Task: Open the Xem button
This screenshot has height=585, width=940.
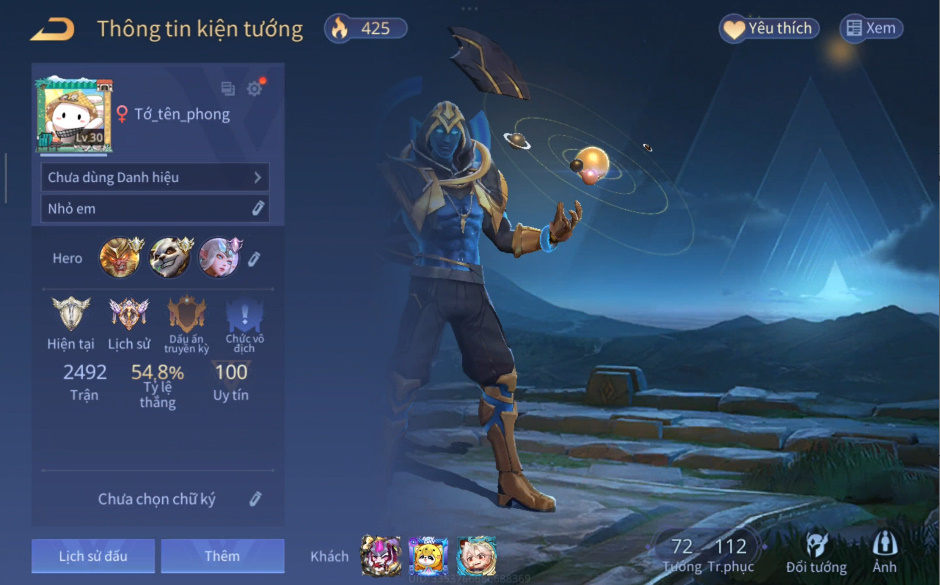Action: (x=870, y=29)
